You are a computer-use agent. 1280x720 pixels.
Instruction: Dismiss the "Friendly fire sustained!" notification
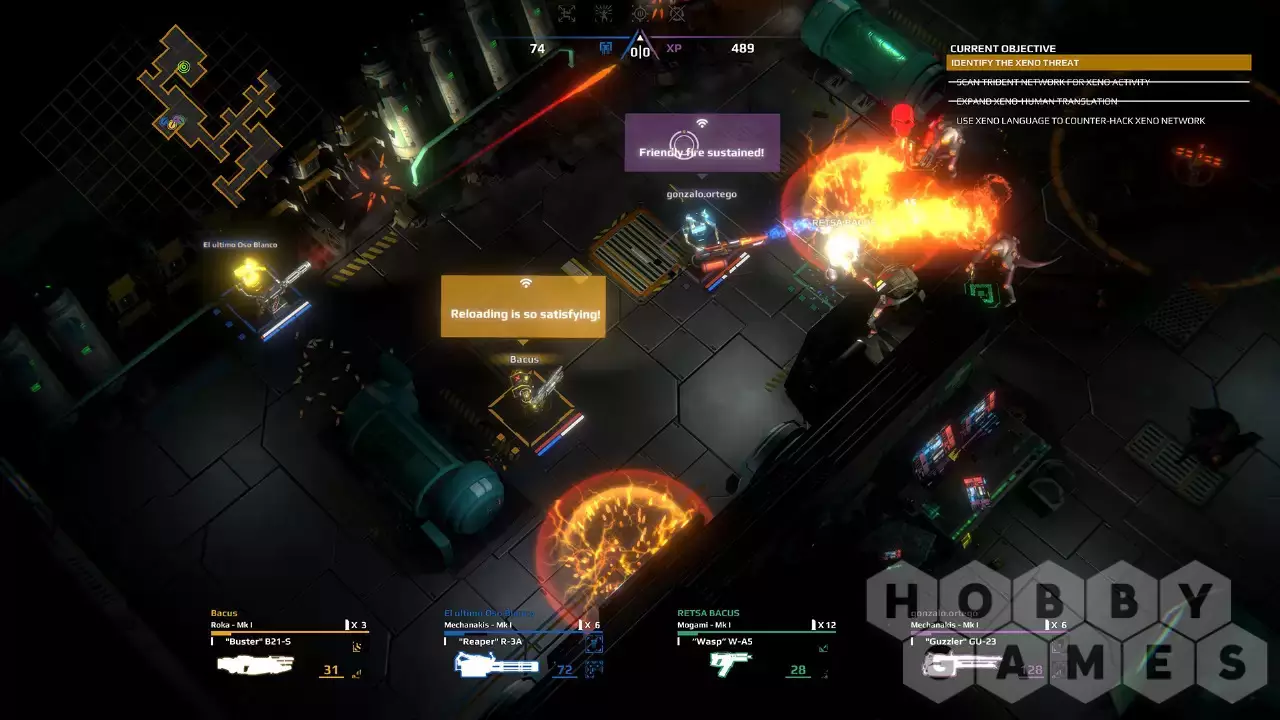702,142
